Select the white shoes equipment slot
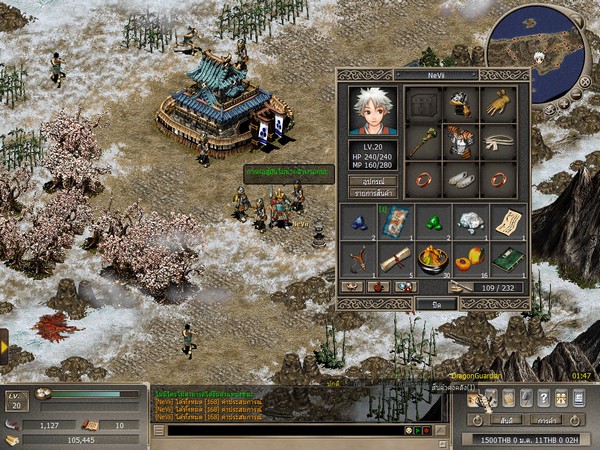The image size is (600, 450). (459, 180)
